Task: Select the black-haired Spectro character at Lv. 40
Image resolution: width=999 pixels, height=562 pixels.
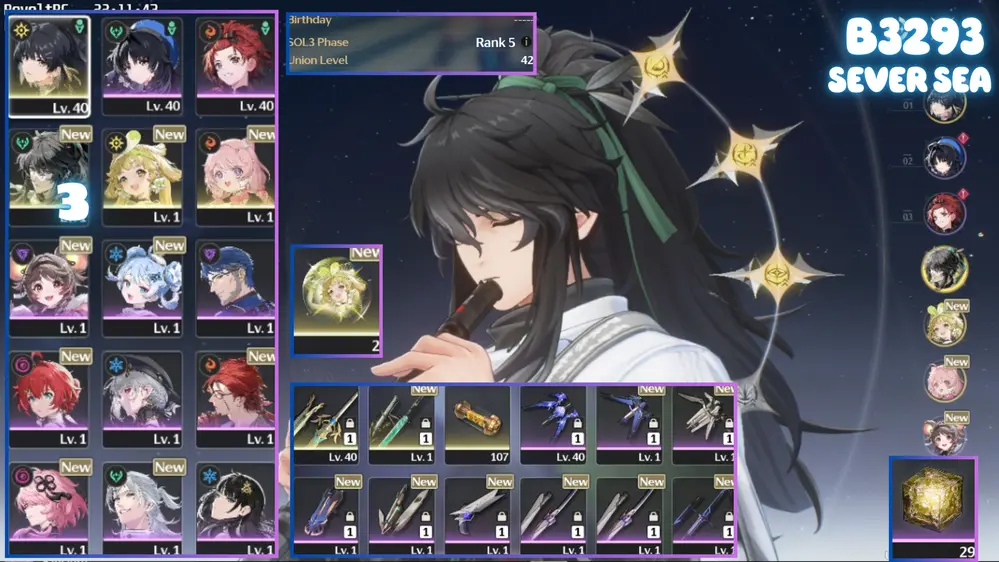Action: [49, 65]
